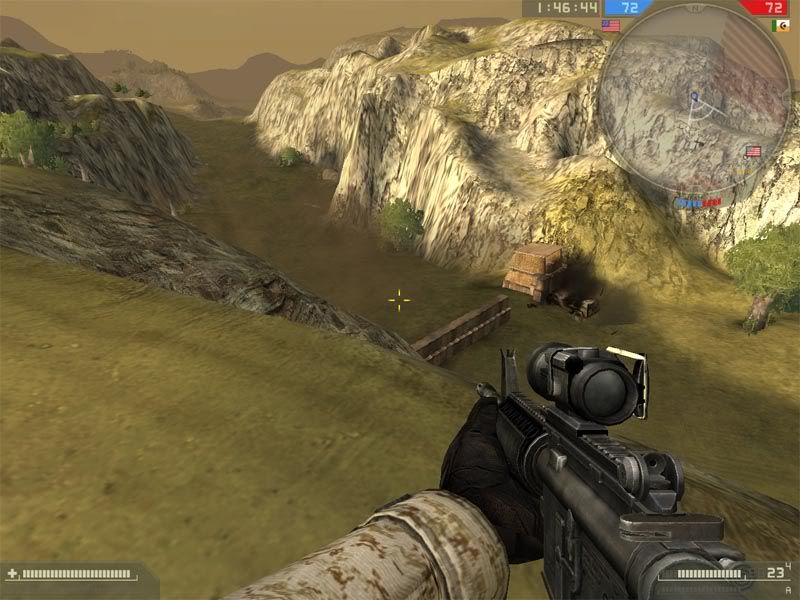Viewport: 800px width, 600px height.
Task: Click the US team flag beside blue tickets
Action: (610, 26)
